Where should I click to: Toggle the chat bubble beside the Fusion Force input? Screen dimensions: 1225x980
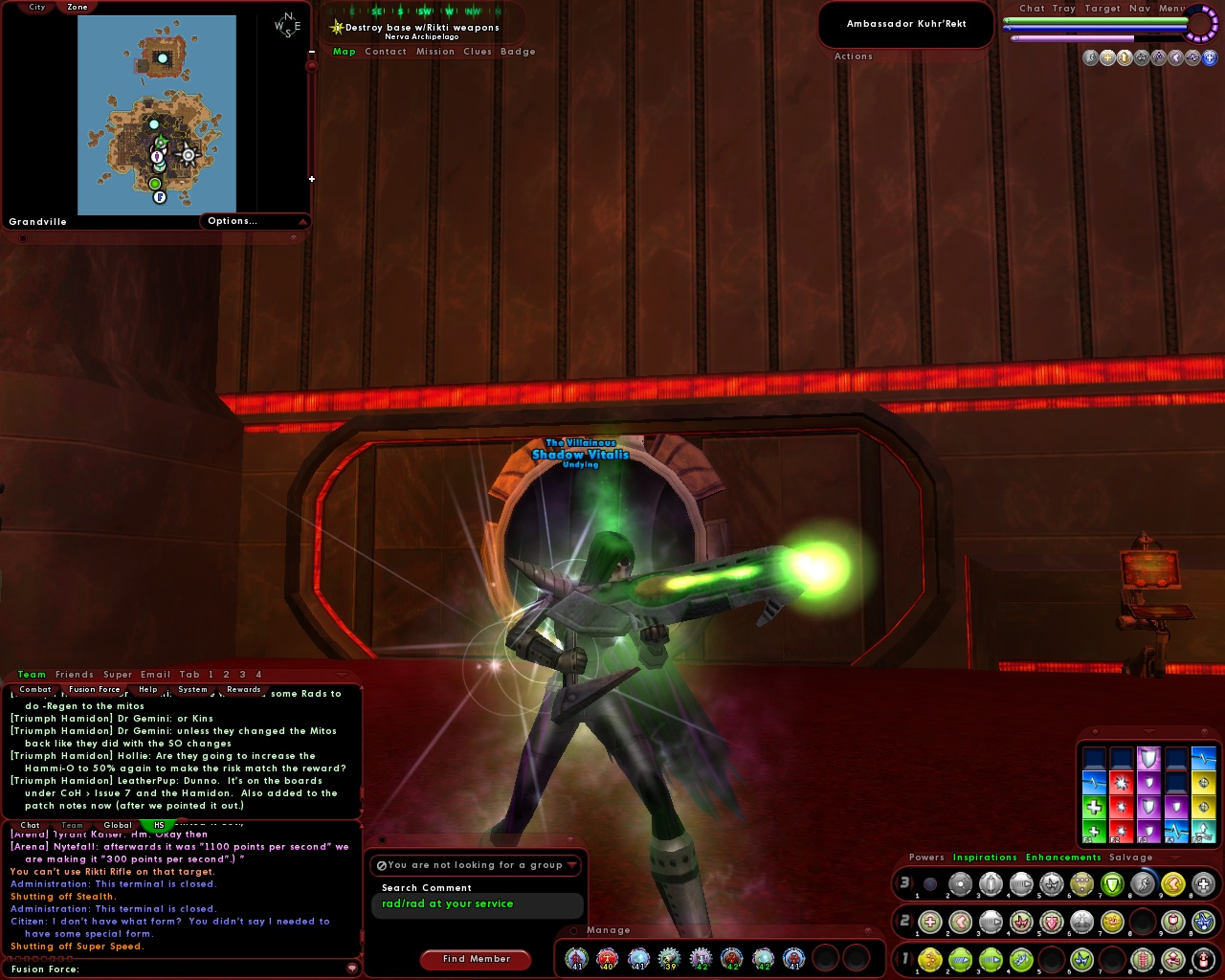[353, 969]
